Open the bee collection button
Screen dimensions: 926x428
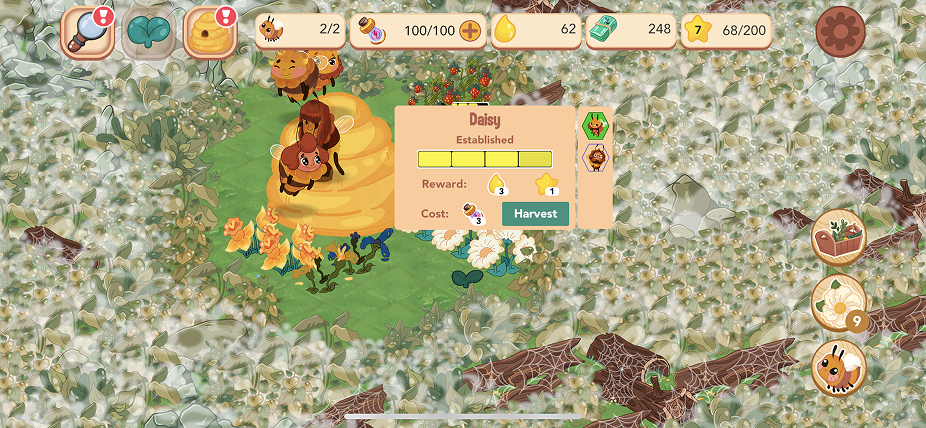[839, 368]
